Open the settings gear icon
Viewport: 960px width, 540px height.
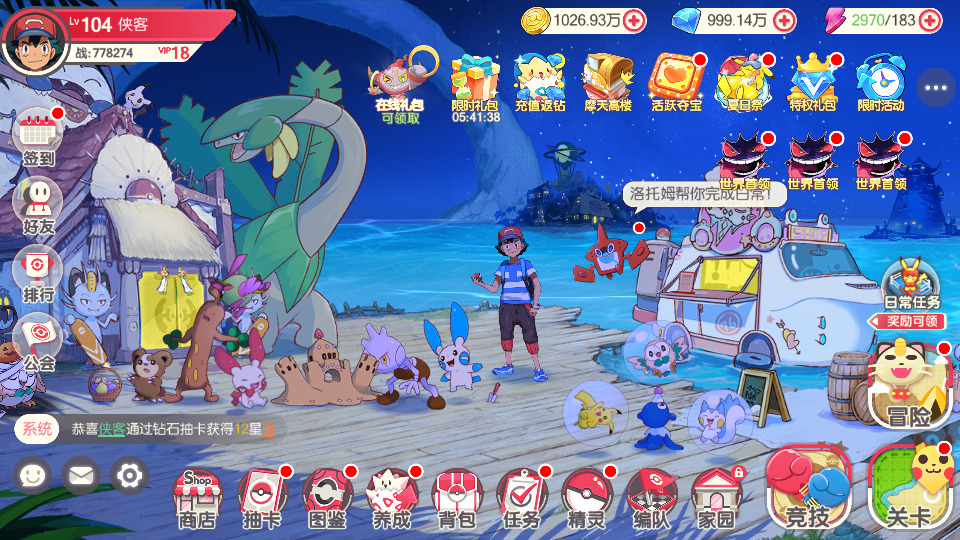click(129, 475)
